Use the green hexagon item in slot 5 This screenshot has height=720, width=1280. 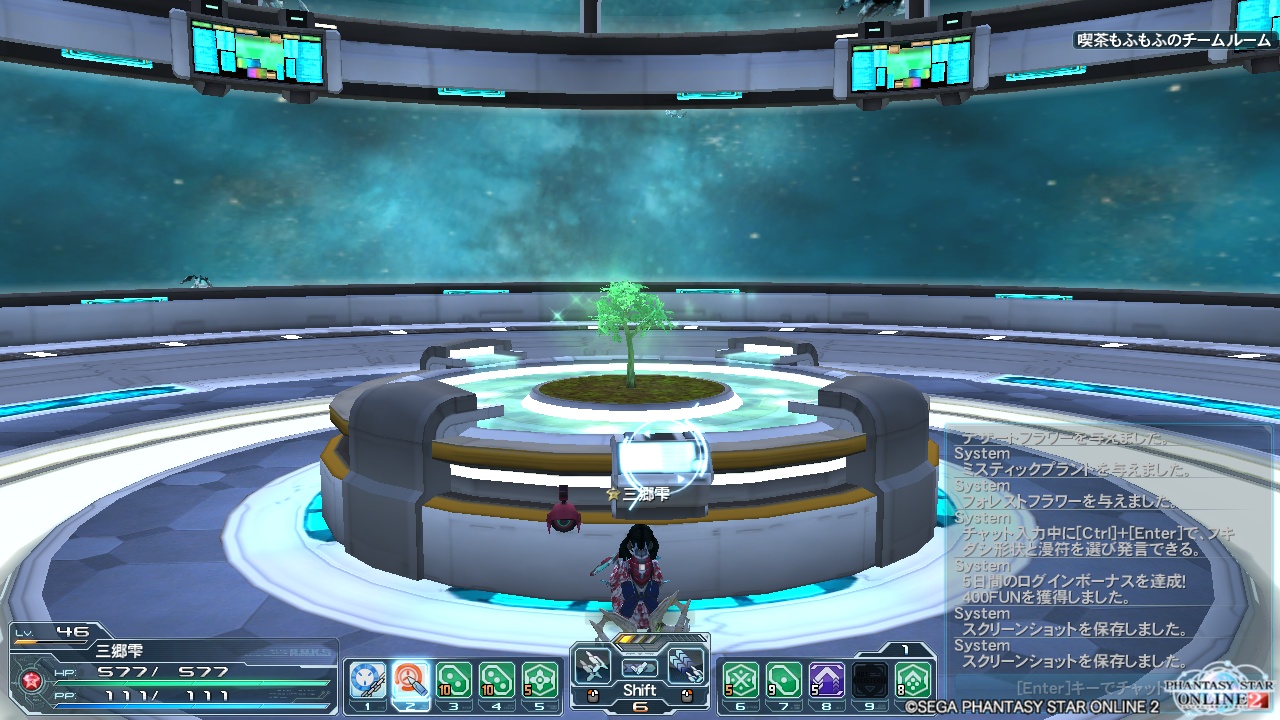point(540,681)
